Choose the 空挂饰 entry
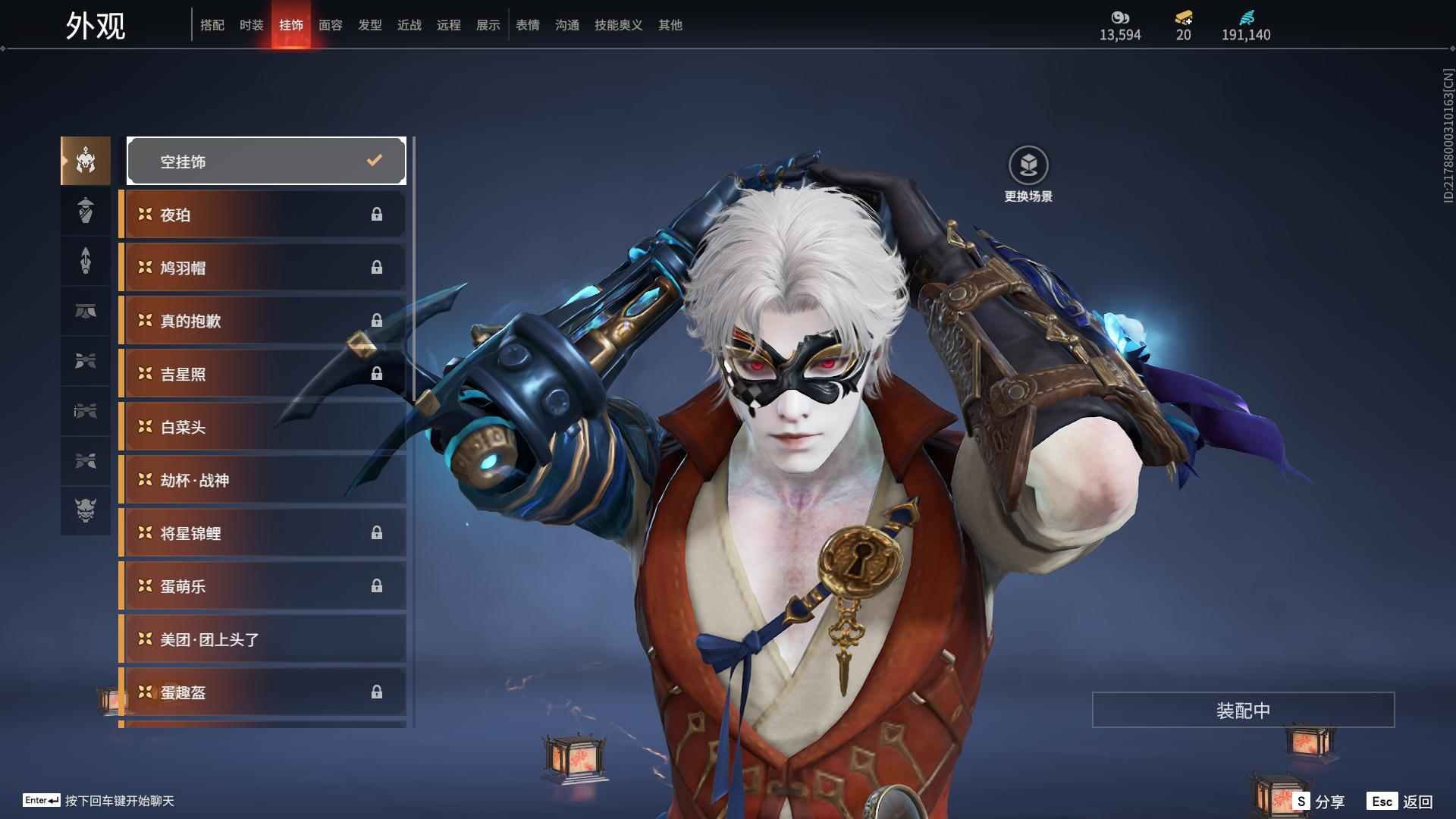This screenshot has height=819, width=1456. 266,161
